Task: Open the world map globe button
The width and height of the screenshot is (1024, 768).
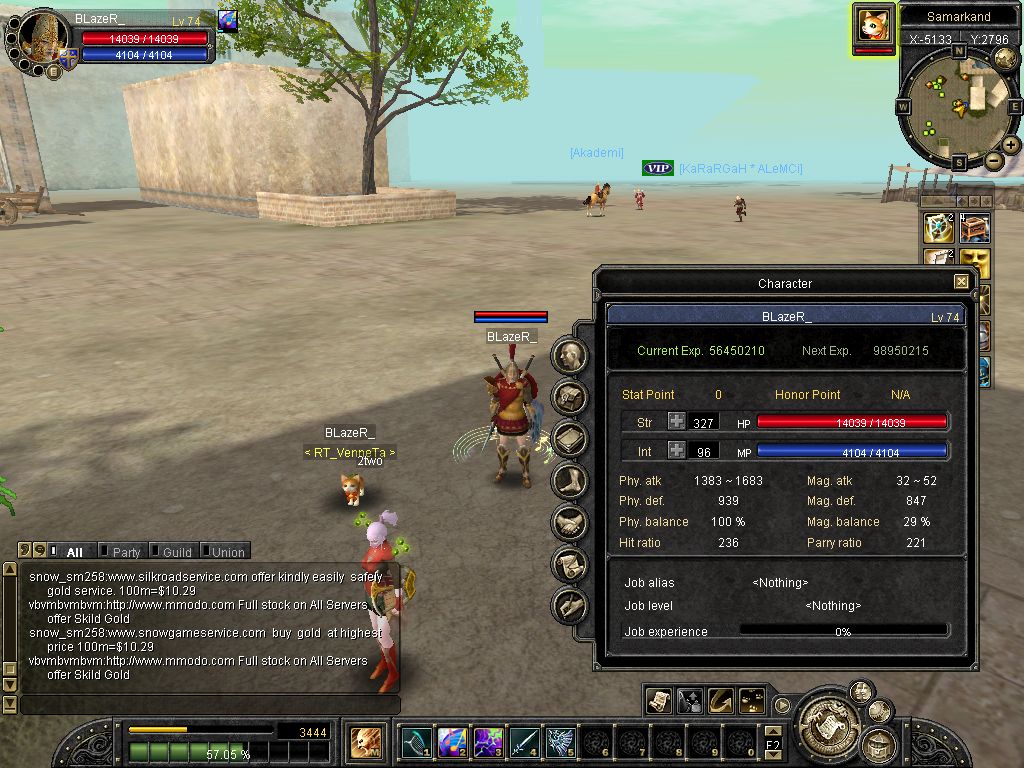Action: (1005, 59)
